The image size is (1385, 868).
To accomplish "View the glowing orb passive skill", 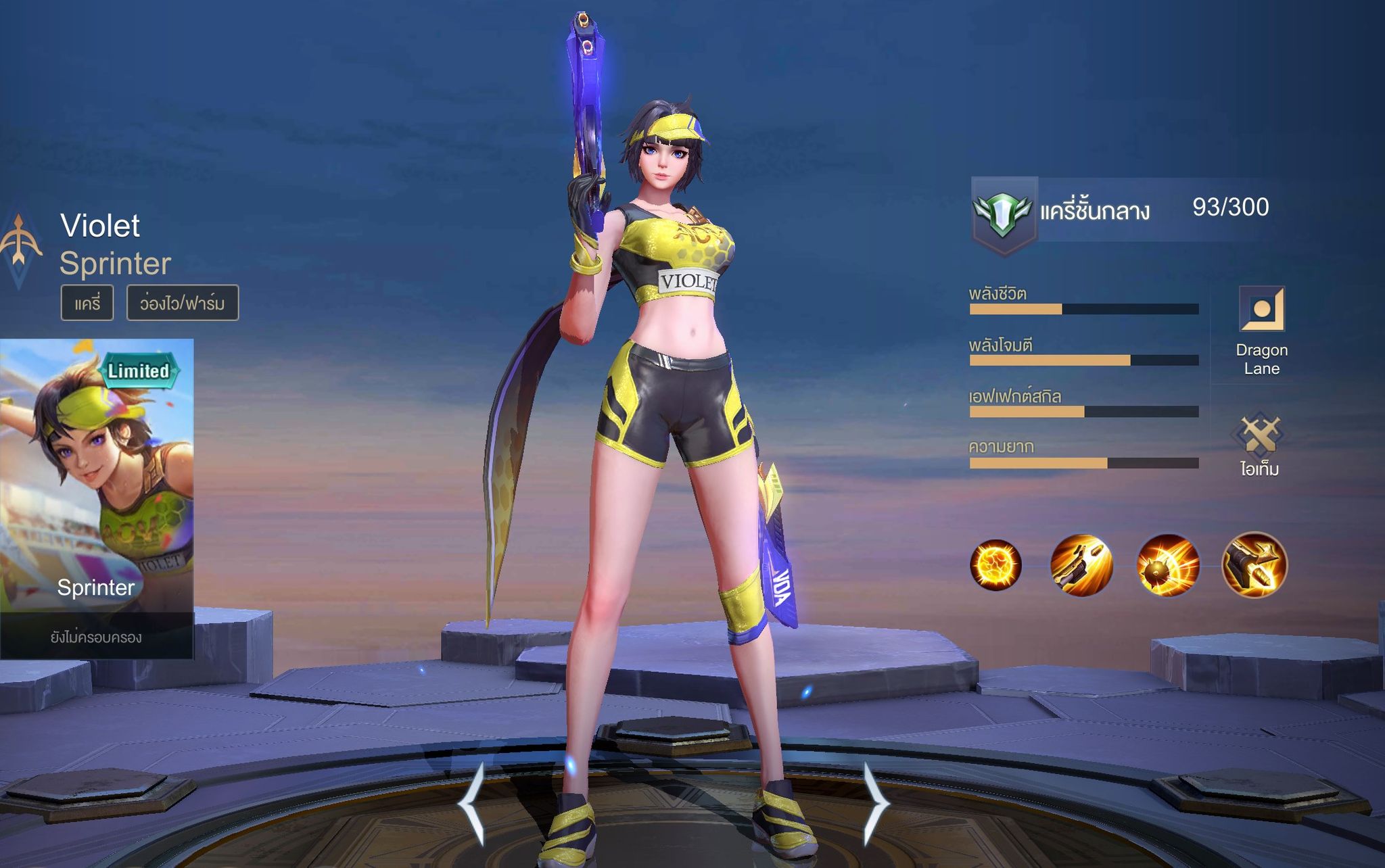I will 995,564.
